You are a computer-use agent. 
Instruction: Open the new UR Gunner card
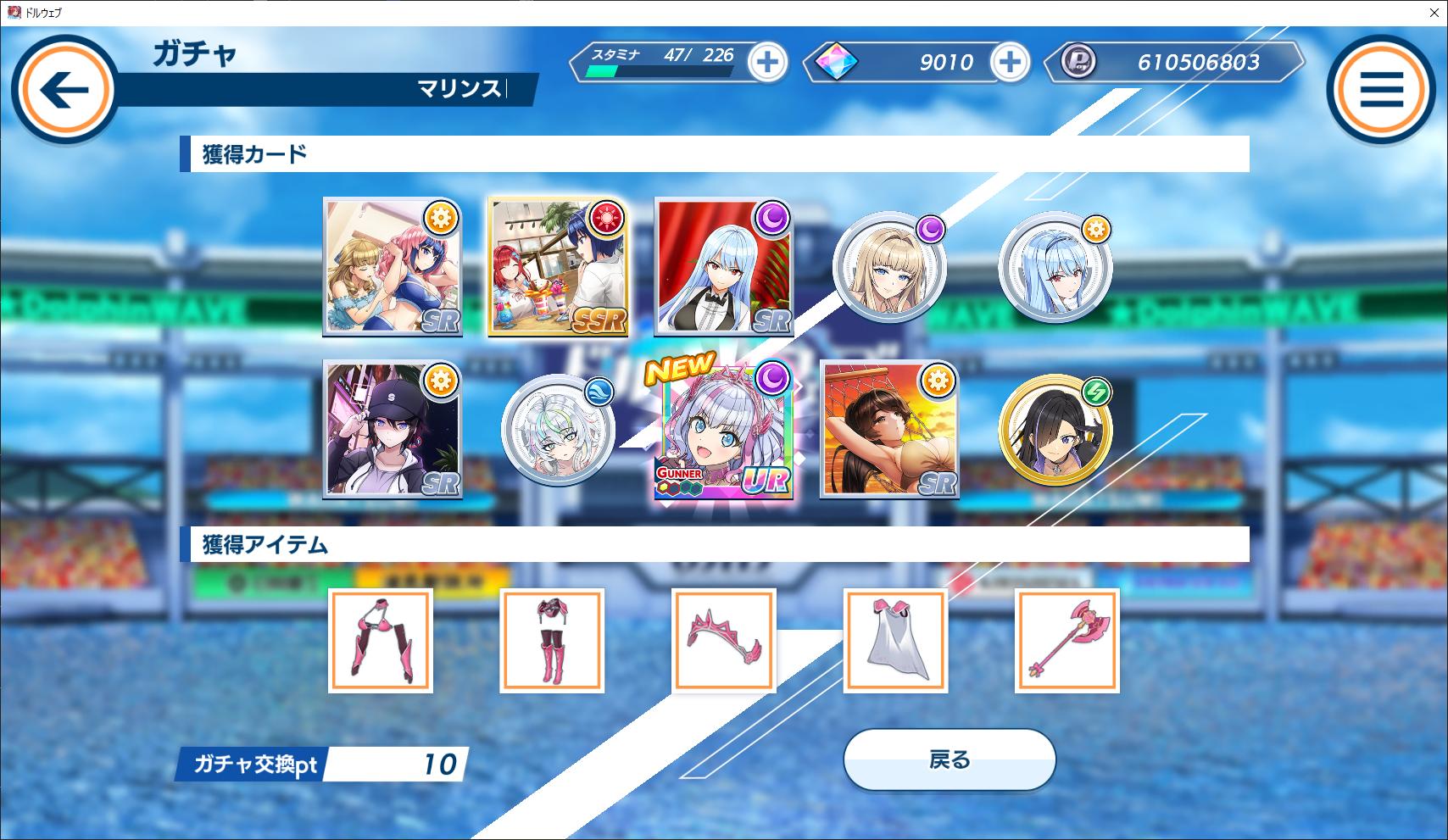click(723, 431)
